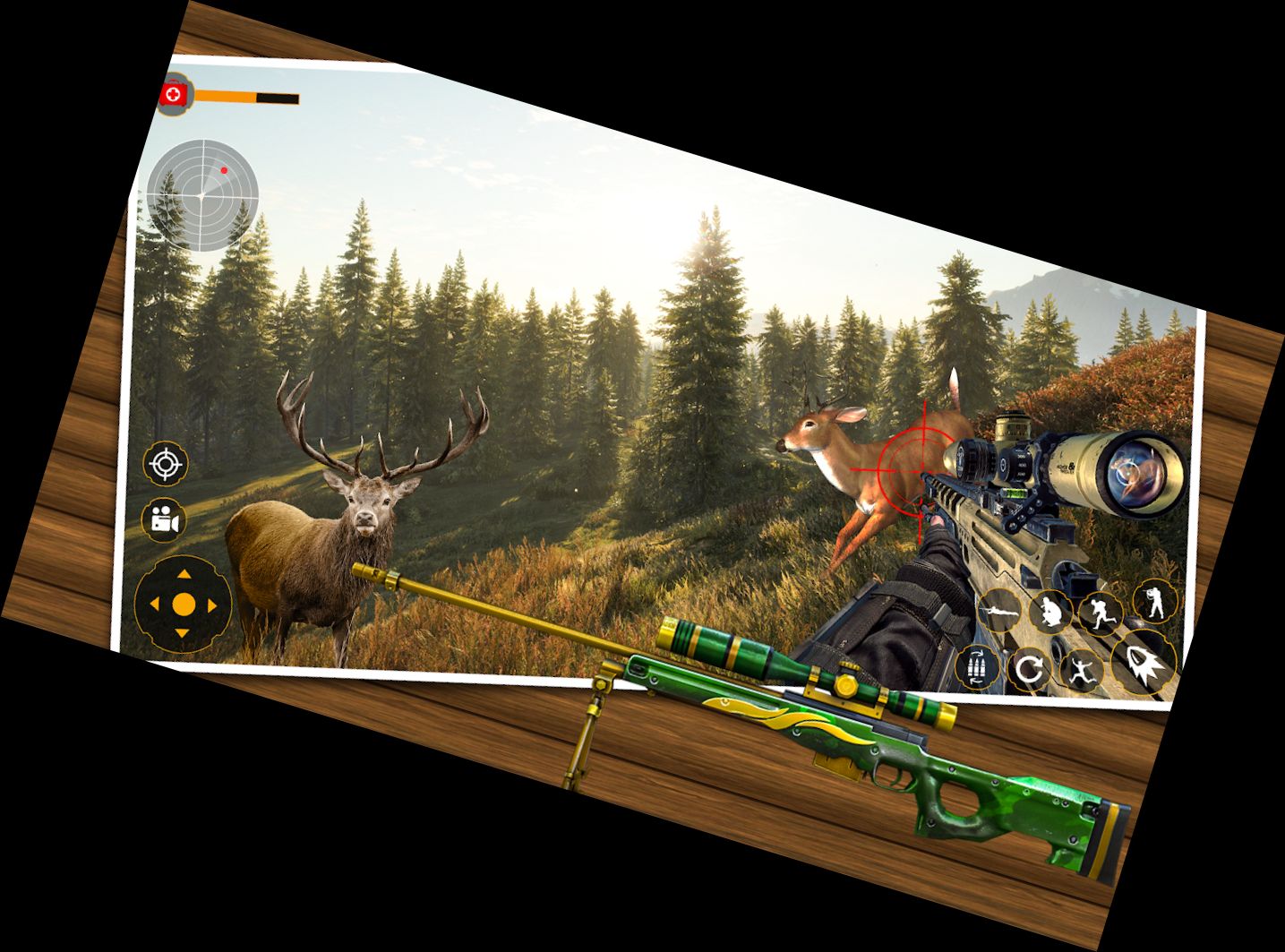Viewport: 1285px width, 952px height.
Task: Select the standing aiming soldier stance
Action: pos(1154,600)
